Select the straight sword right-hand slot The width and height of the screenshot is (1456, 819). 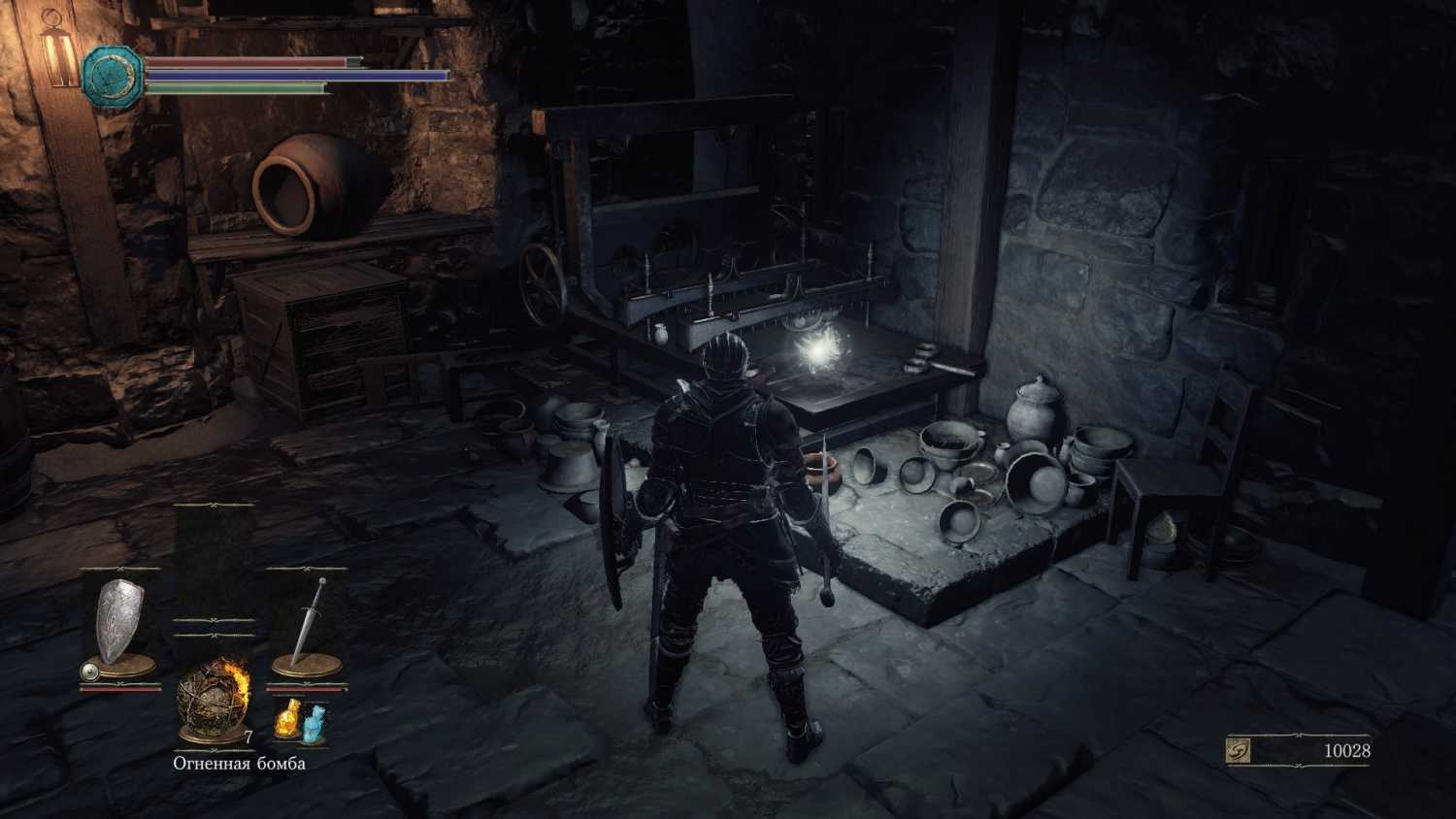[308, 622]
